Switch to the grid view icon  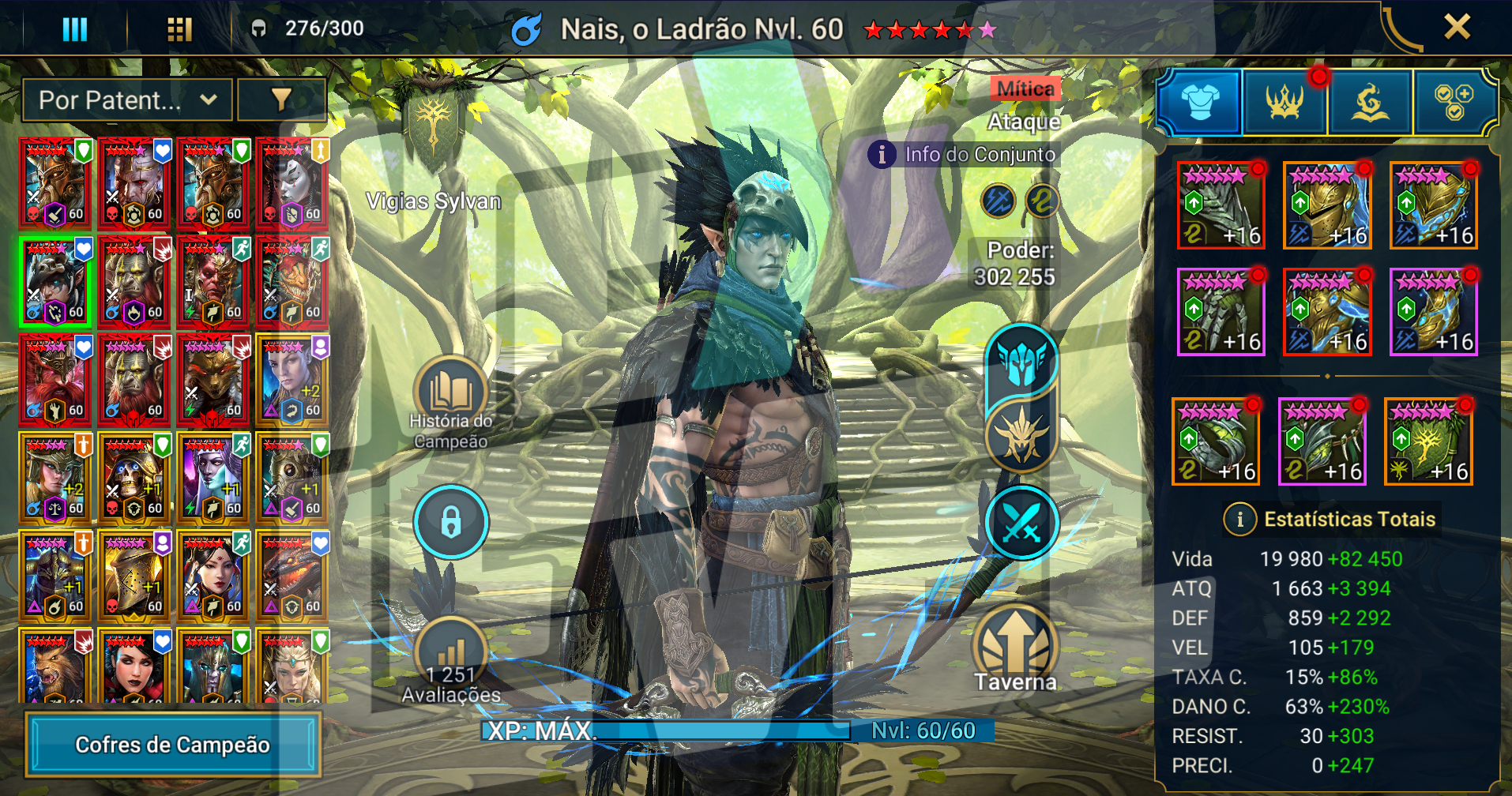click(179, 29)
